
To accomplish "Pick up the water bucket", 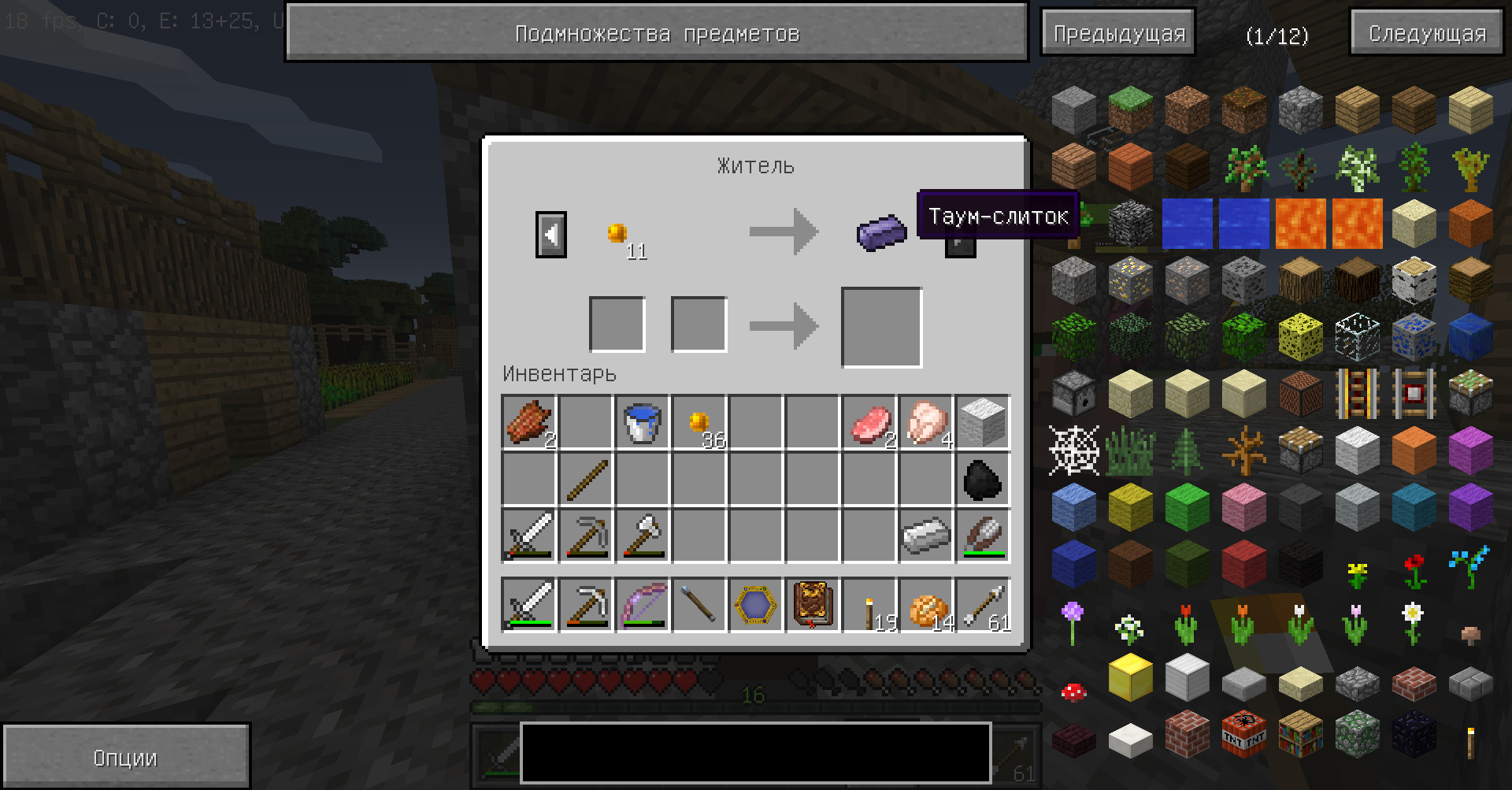I will pos(642,423).
